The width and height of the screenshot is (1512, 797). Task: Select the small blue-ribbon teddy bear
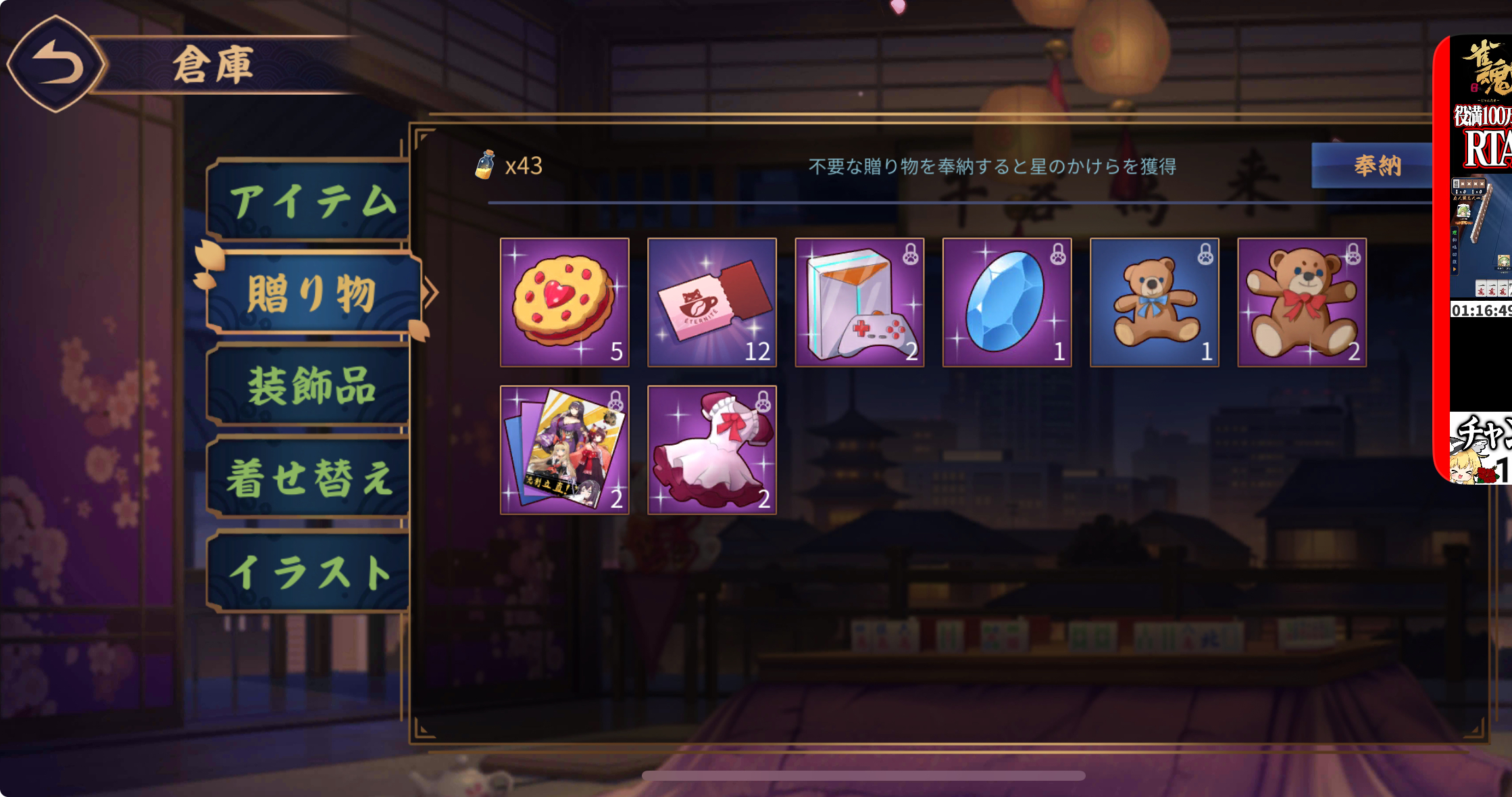(x=1155, y=302)
